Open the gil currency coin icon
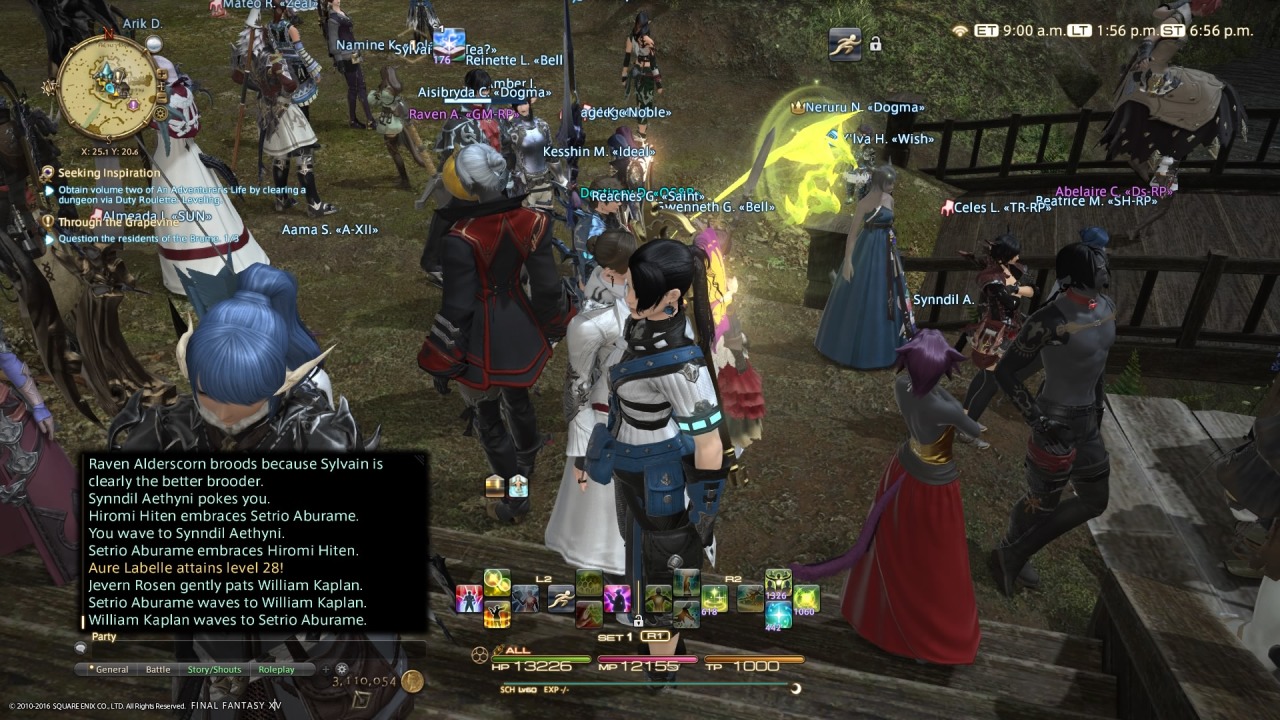Viewport: 1280px width, 720px height. coord(412,681)
